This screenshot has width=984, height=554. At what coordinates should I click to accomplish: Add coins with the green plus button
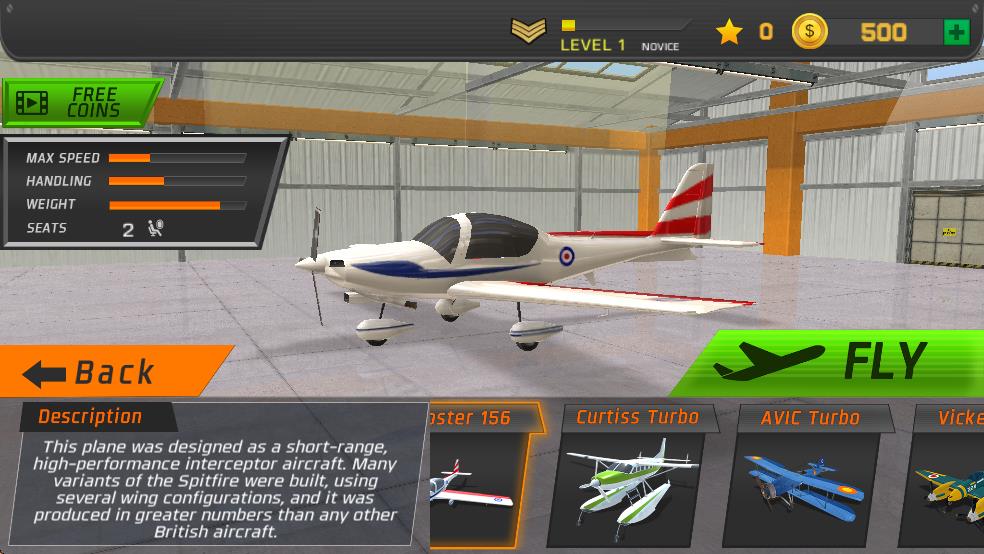point(956,33)
